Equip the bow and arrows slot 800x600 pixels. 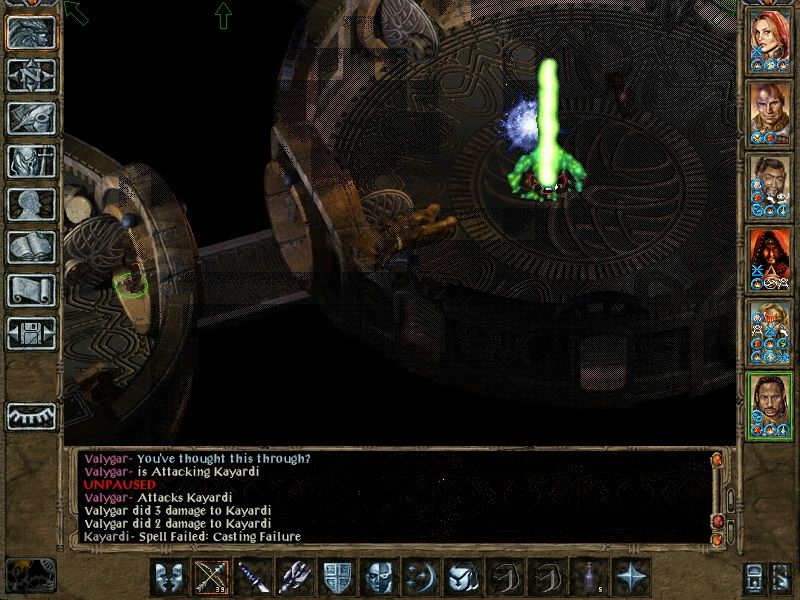click(x=211, y=578)
